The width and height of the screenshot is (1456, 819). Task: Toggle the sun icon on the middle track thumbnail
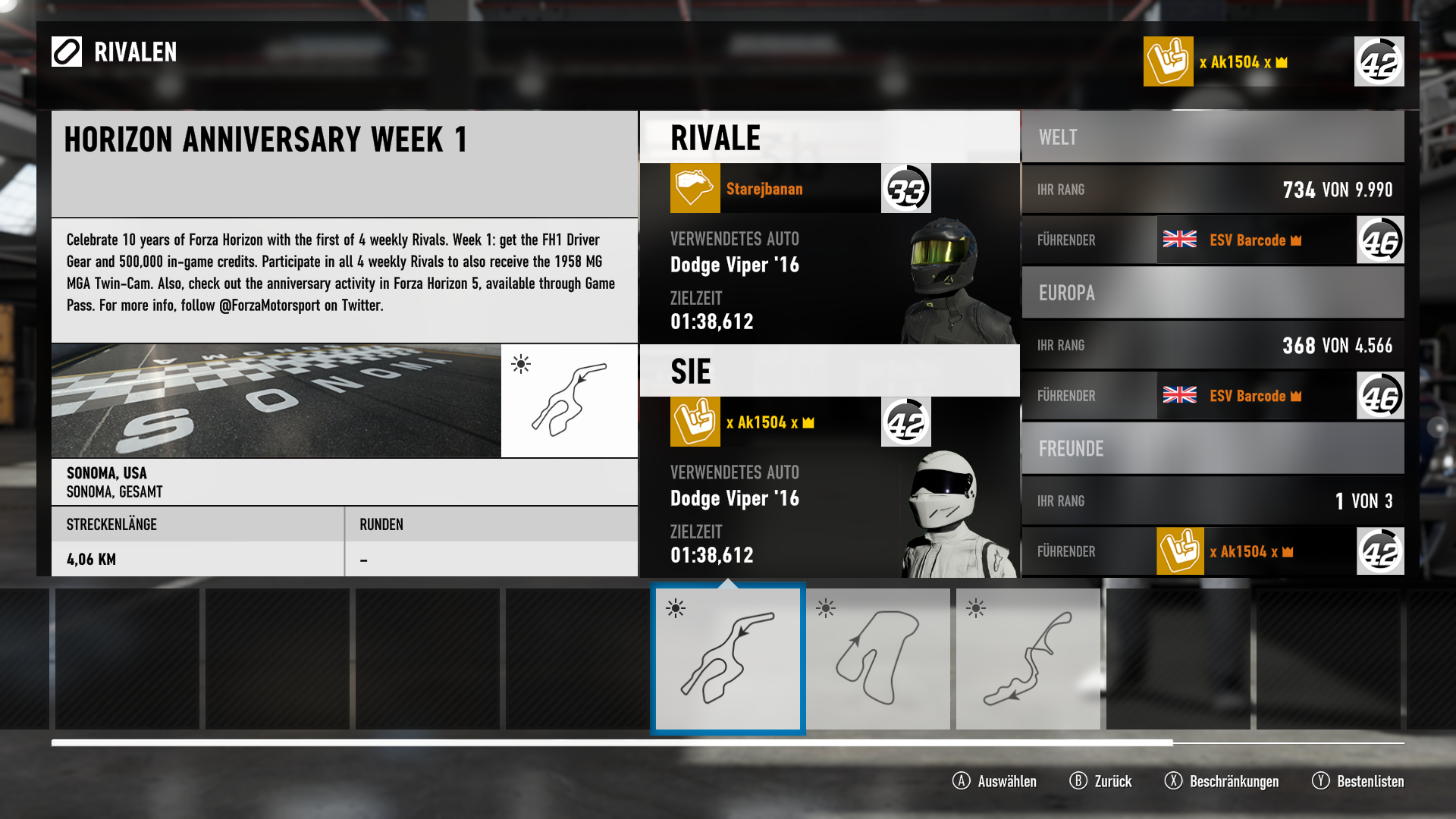(x=824, y=607)
